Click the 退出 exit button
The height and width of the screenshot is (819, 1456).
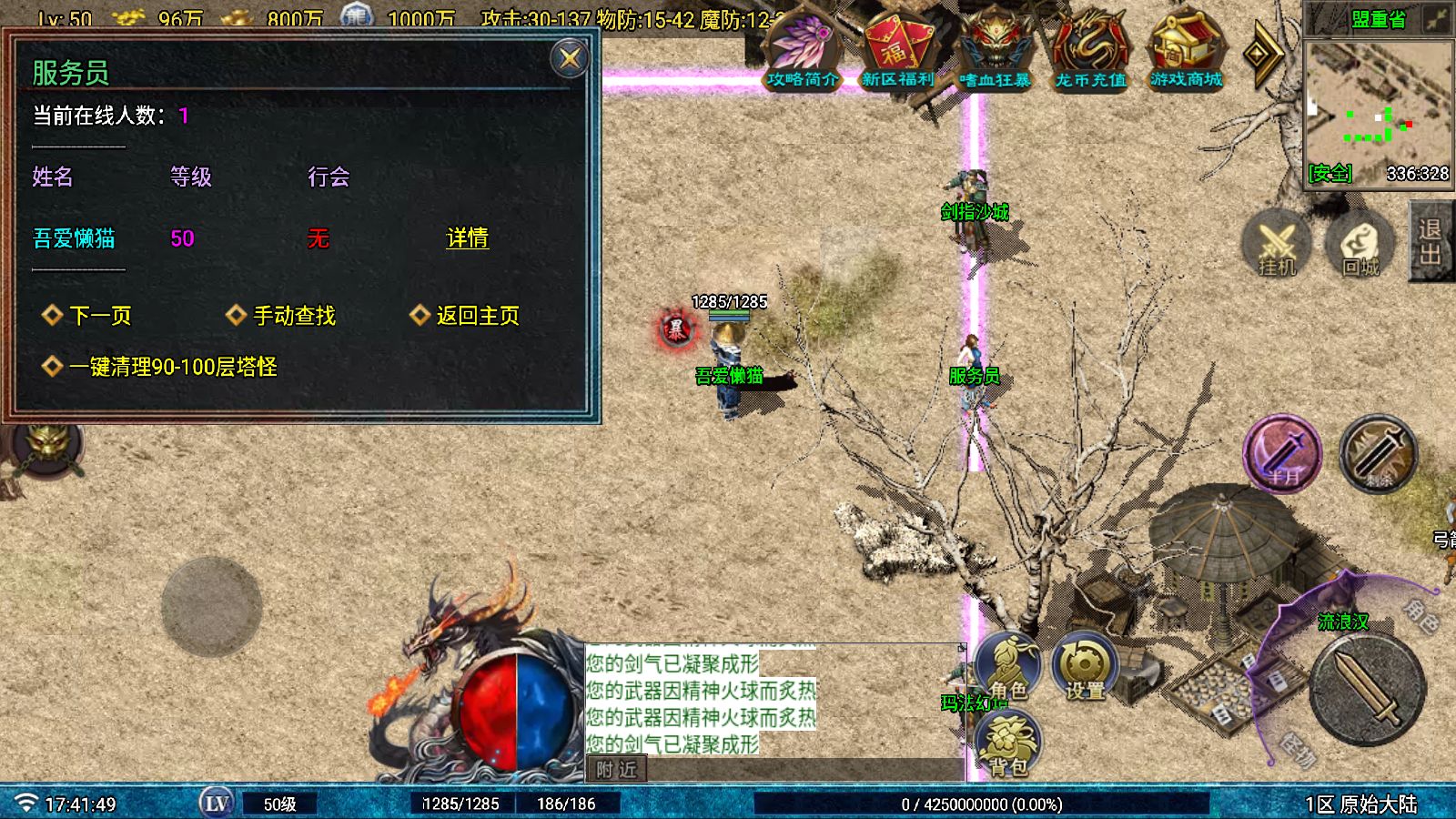[x=1431, y=241]
